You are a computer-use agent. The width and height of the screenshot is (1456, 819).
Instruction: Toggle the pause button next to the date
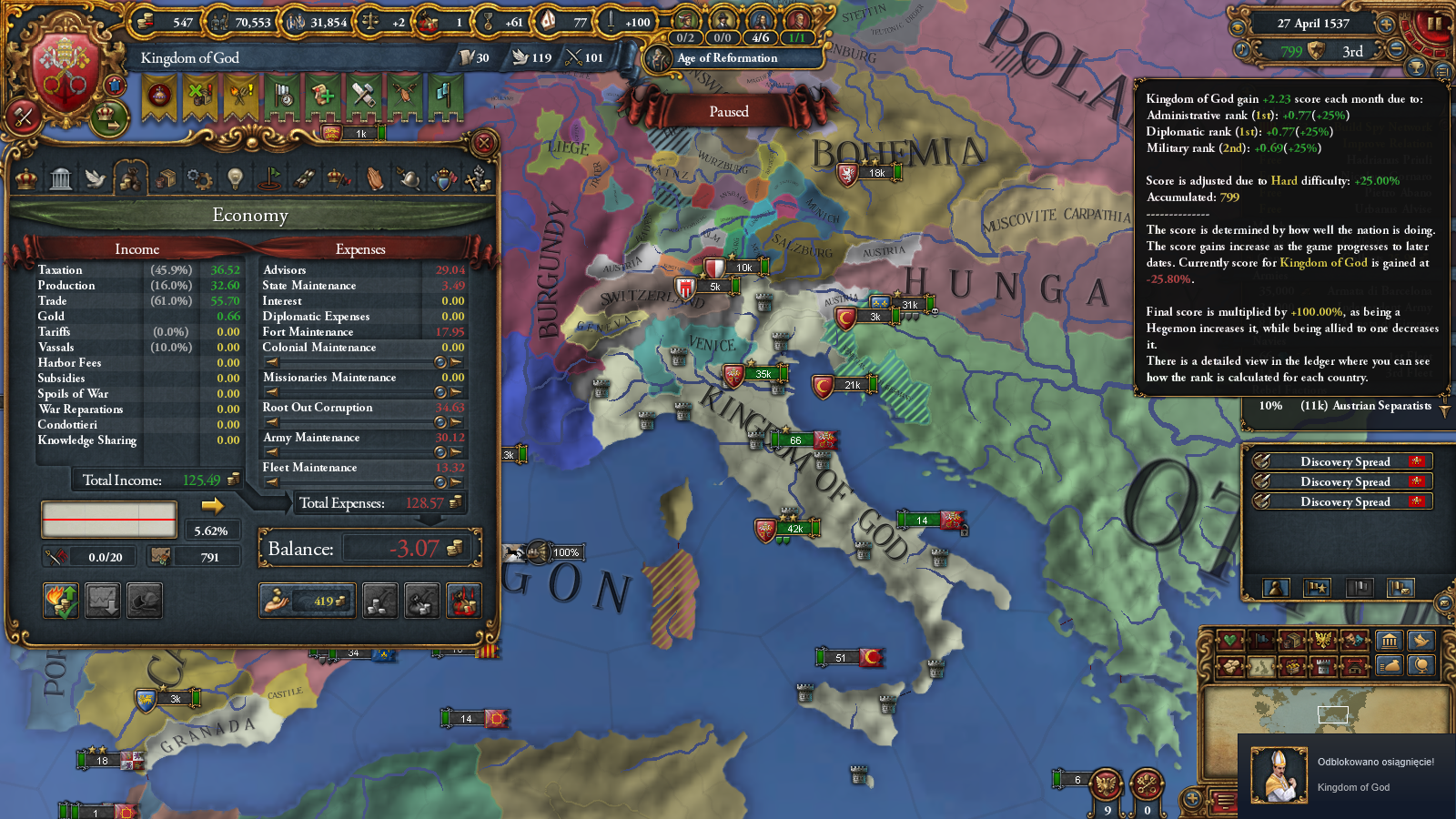(1433, 24)
